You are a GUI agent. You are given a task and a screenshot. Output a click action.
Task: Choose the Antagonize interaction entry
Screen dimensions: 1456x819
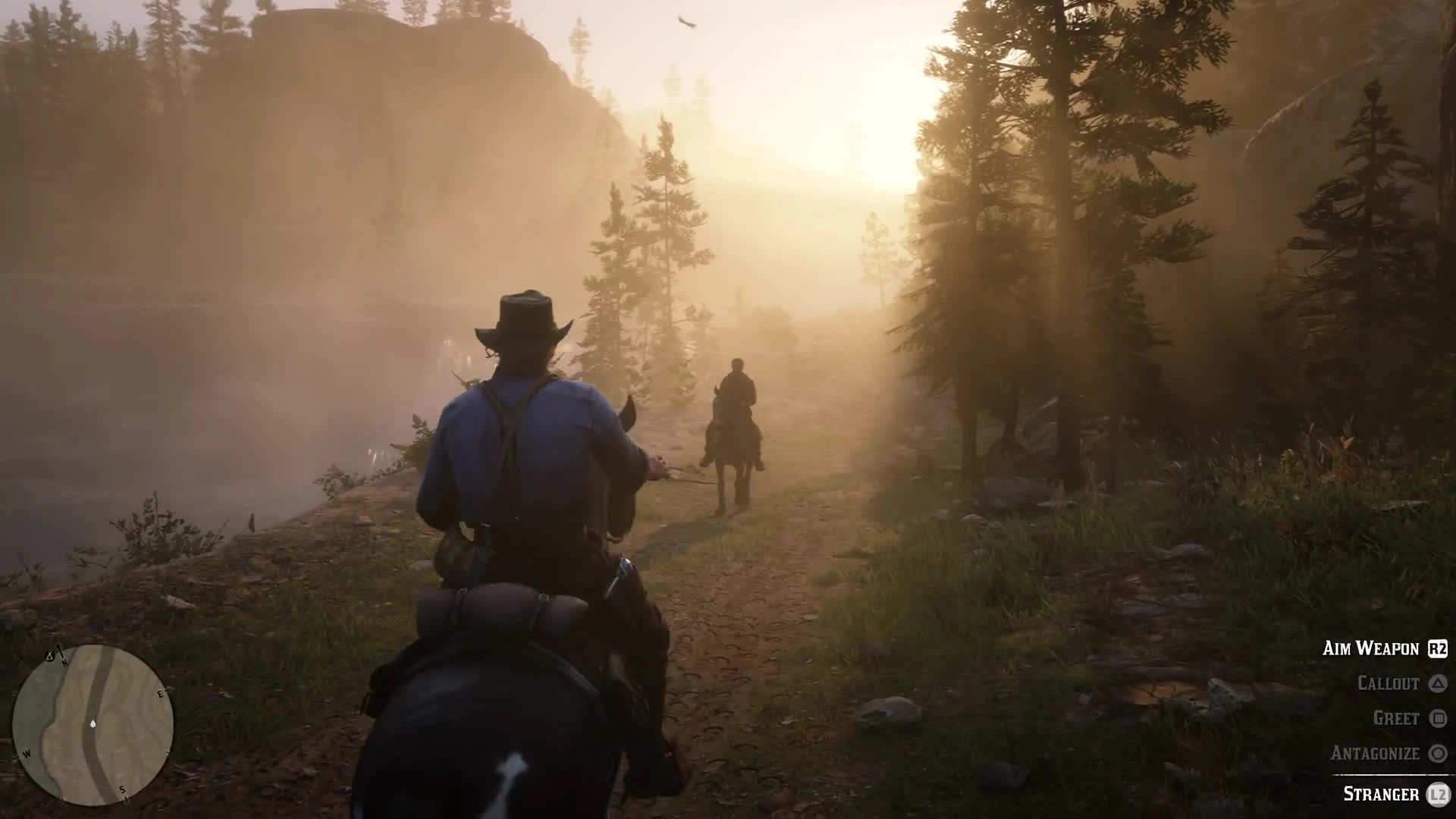point(1376,753)
